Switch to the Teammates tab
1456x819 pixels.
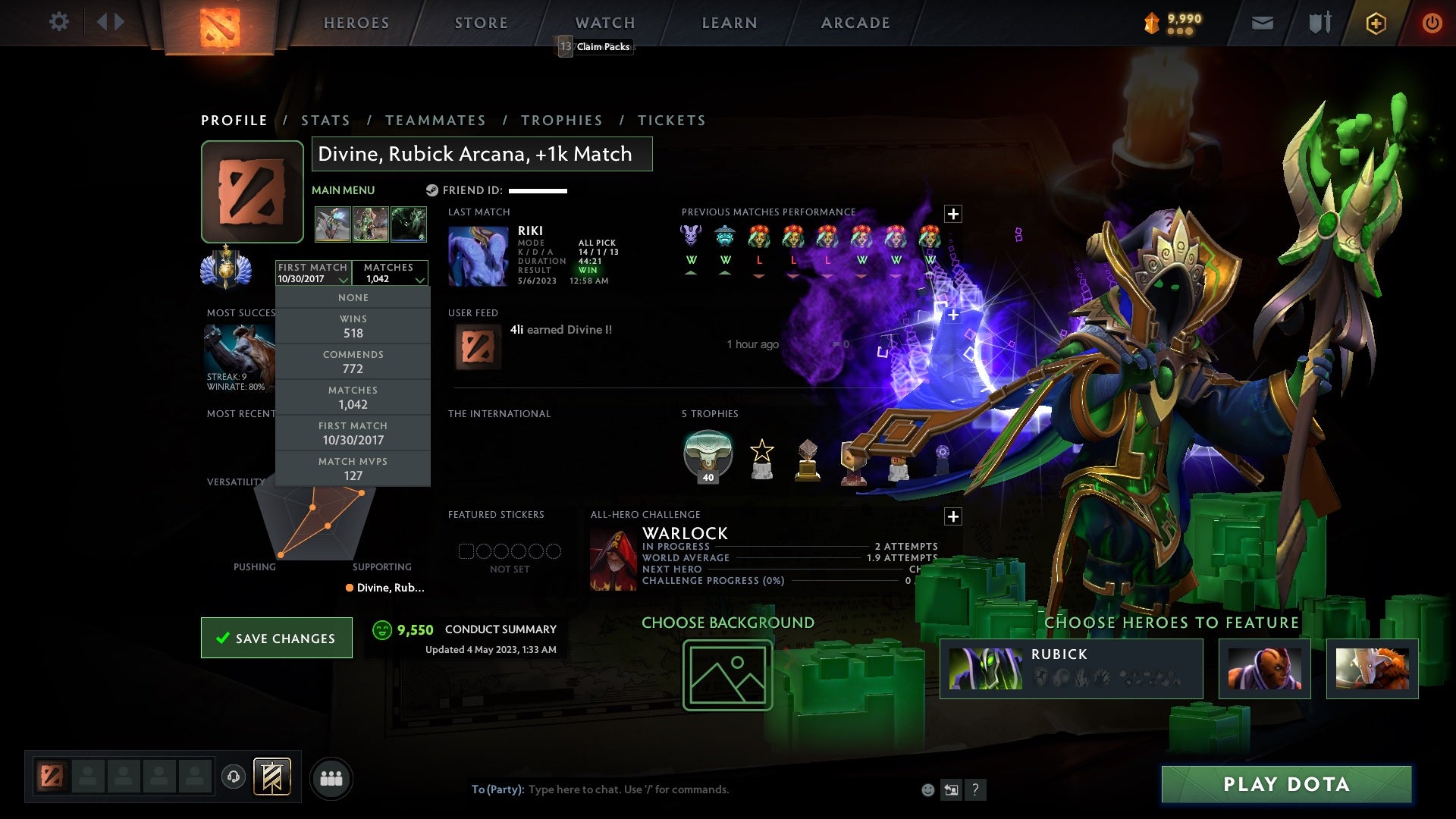coord(435,121)
